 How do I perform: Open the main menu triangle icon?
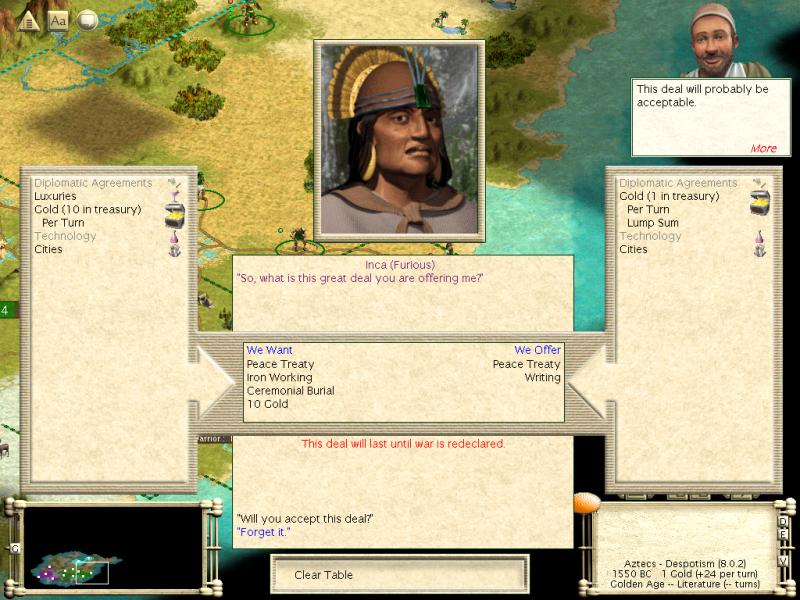tap(29, 19)
